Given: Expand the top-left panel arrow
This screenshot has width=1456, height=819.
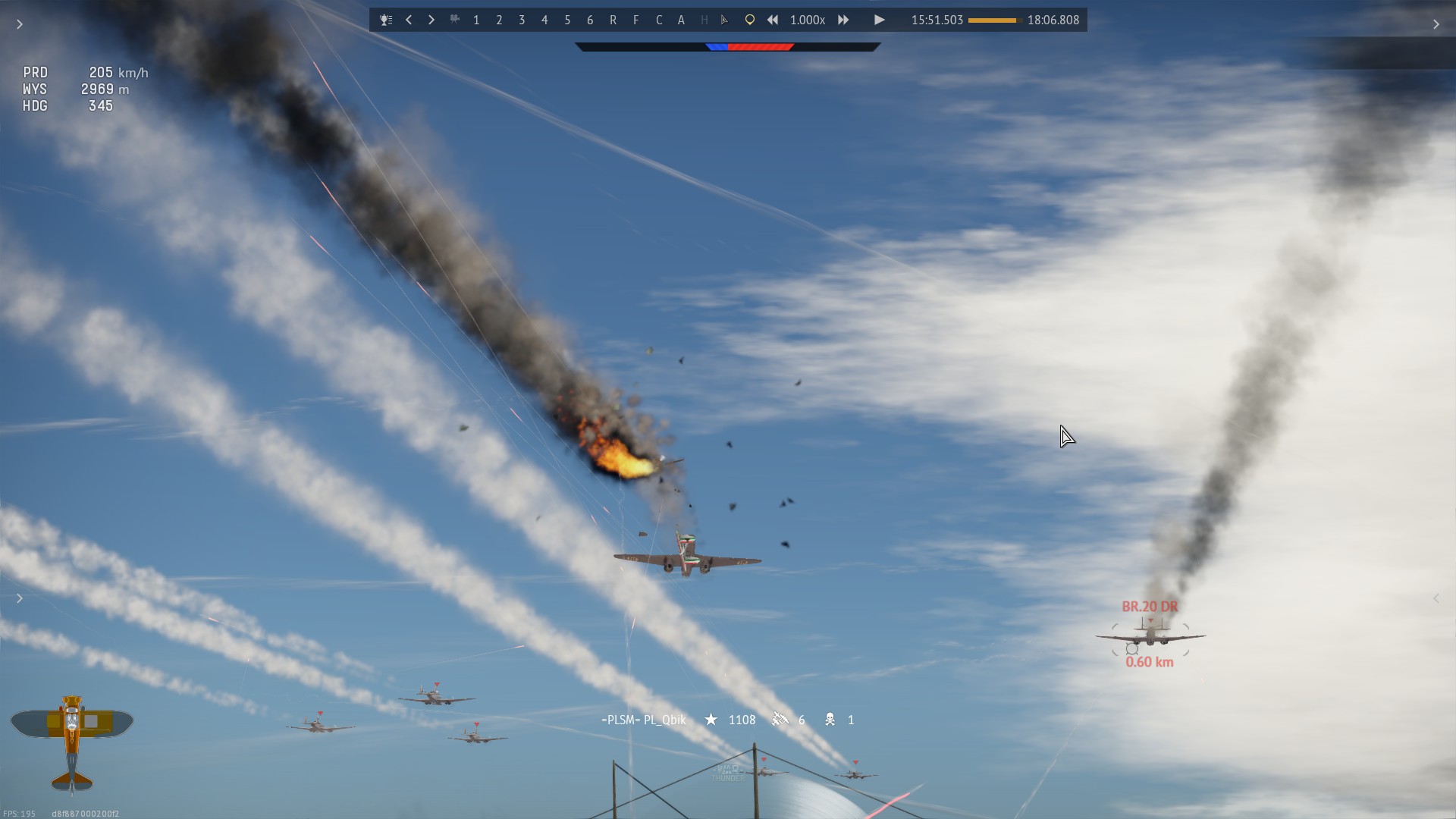Looking at the screenshot, I should pyautogui.click(x=20, y=24).
